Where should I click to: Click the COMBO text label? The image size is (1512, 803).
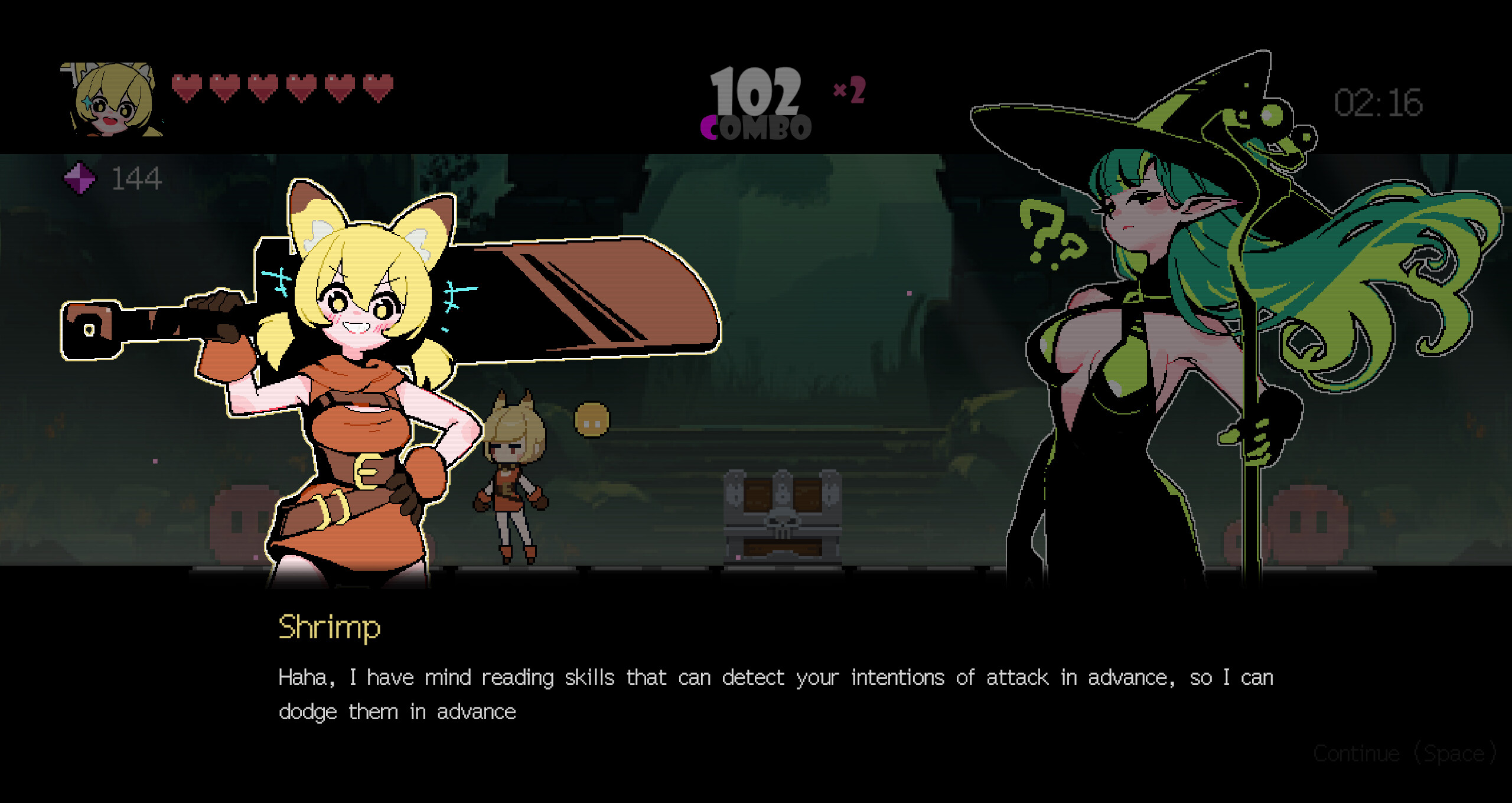(755, 126)
